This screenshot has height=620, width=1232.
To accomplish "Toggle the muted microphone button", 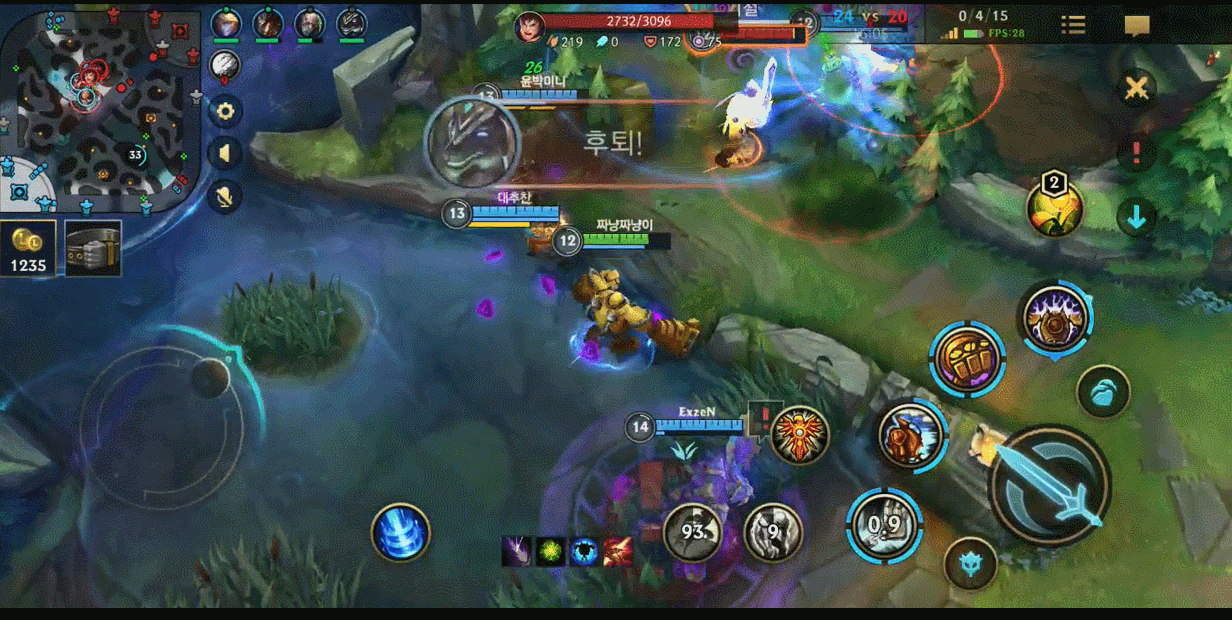I will [225, 196].
